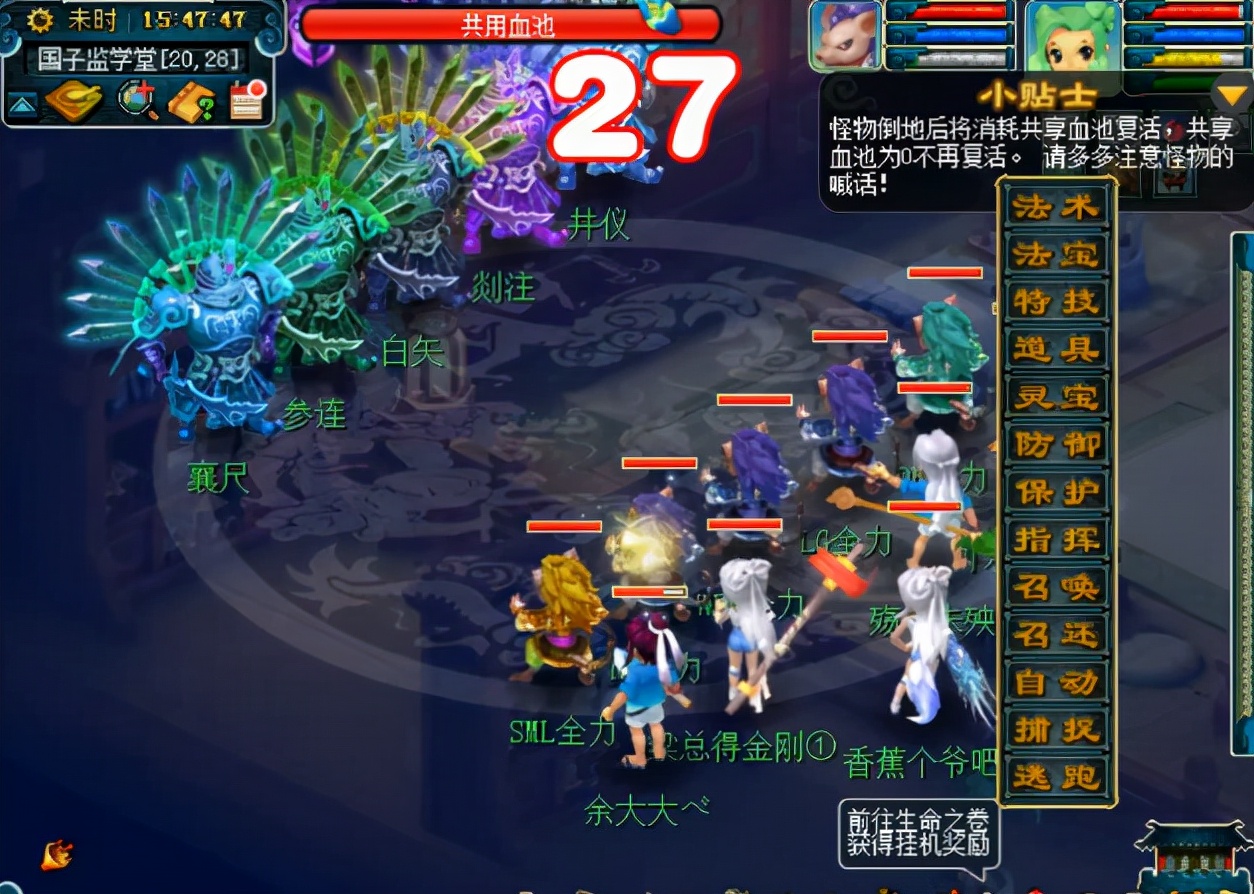Open the 道具 items command
This screenshot has height=894, width=1254.
pyautogui.click(x=1056, y=350)
